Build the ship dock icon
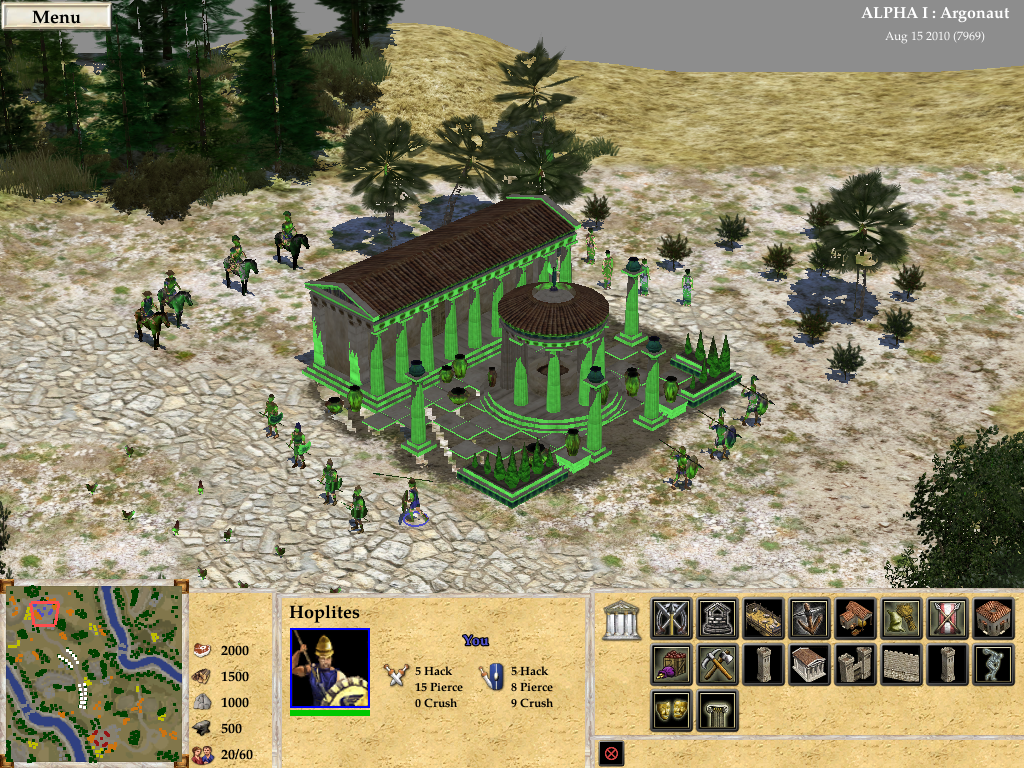The image size is (1024, 769). (763, 619)
